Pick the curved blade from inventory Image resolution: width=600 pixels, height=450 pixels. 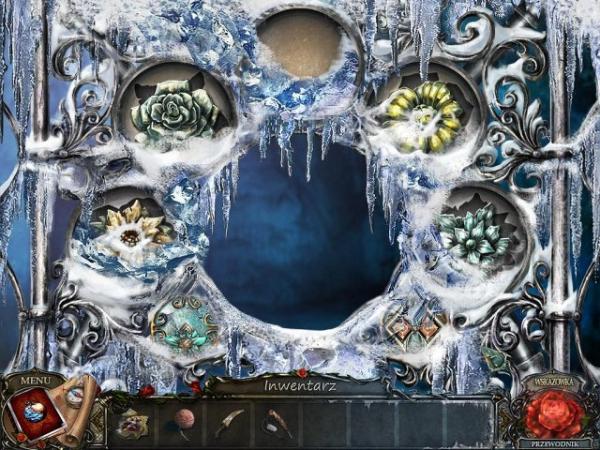coord(228,420)
